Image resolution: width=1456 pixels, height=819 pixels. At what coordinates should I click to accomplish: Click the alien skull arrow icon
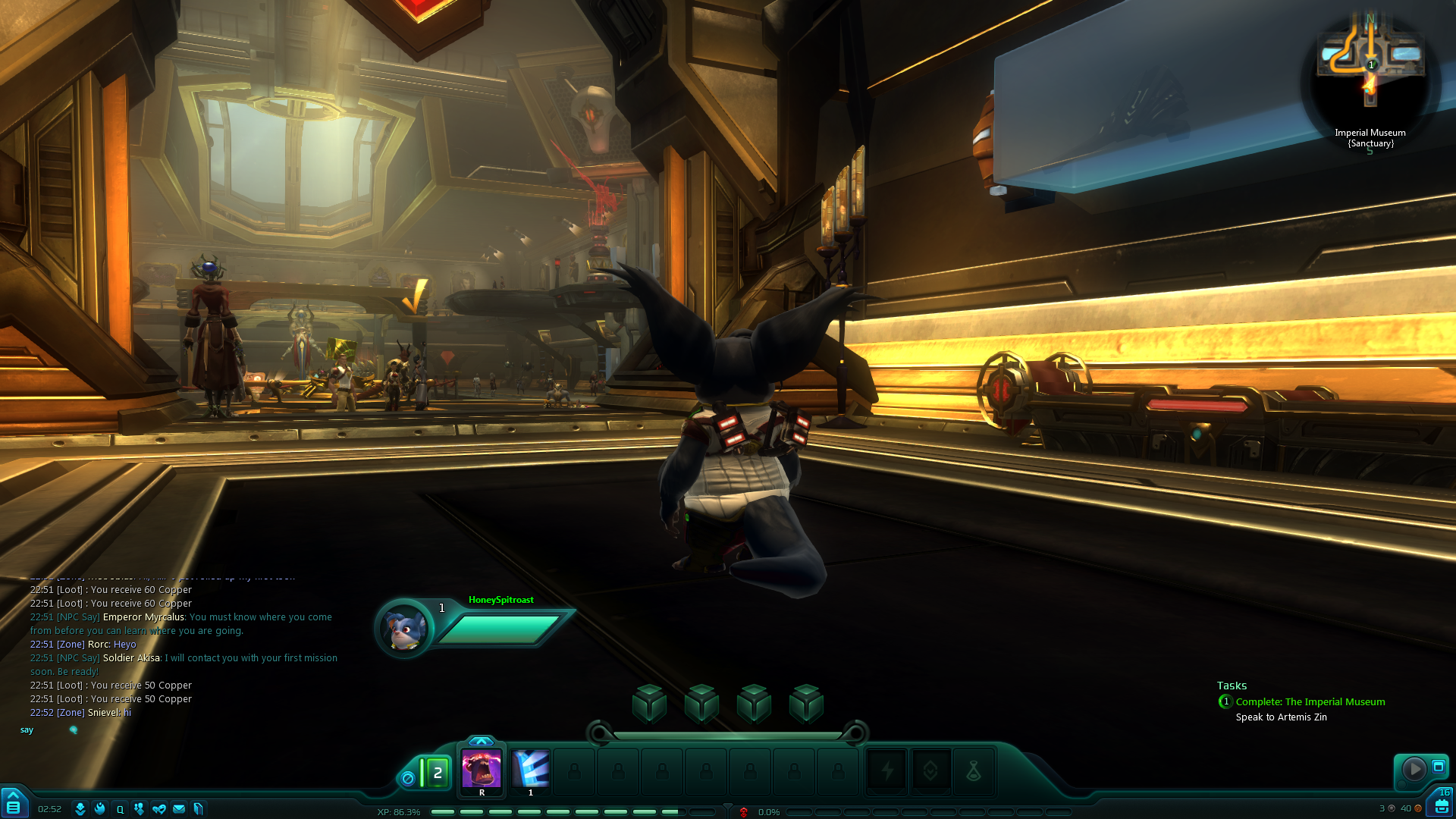coord(80,809)
